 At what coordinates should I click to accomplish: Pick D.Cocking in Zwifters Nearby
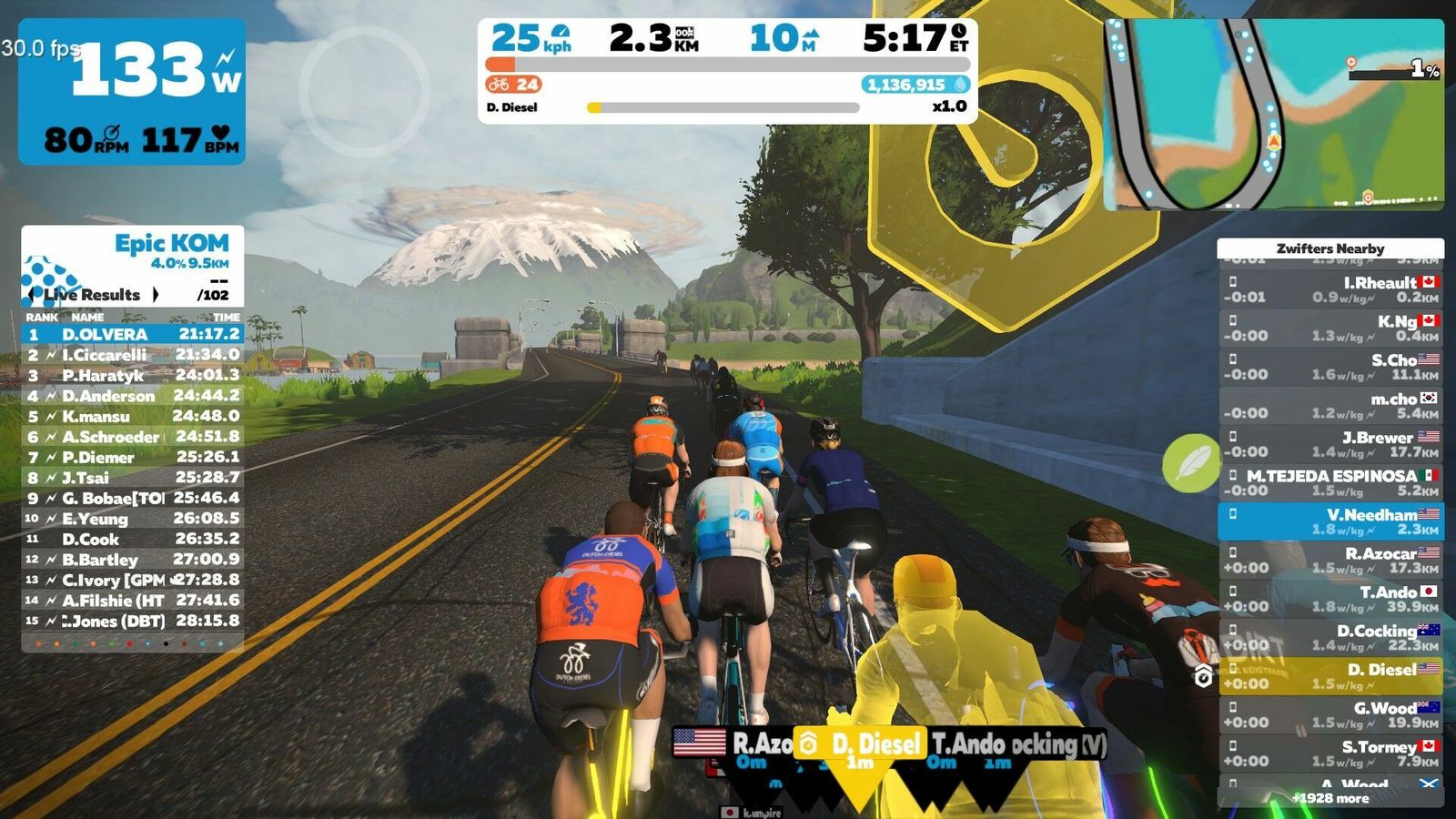click(1330, 637)
